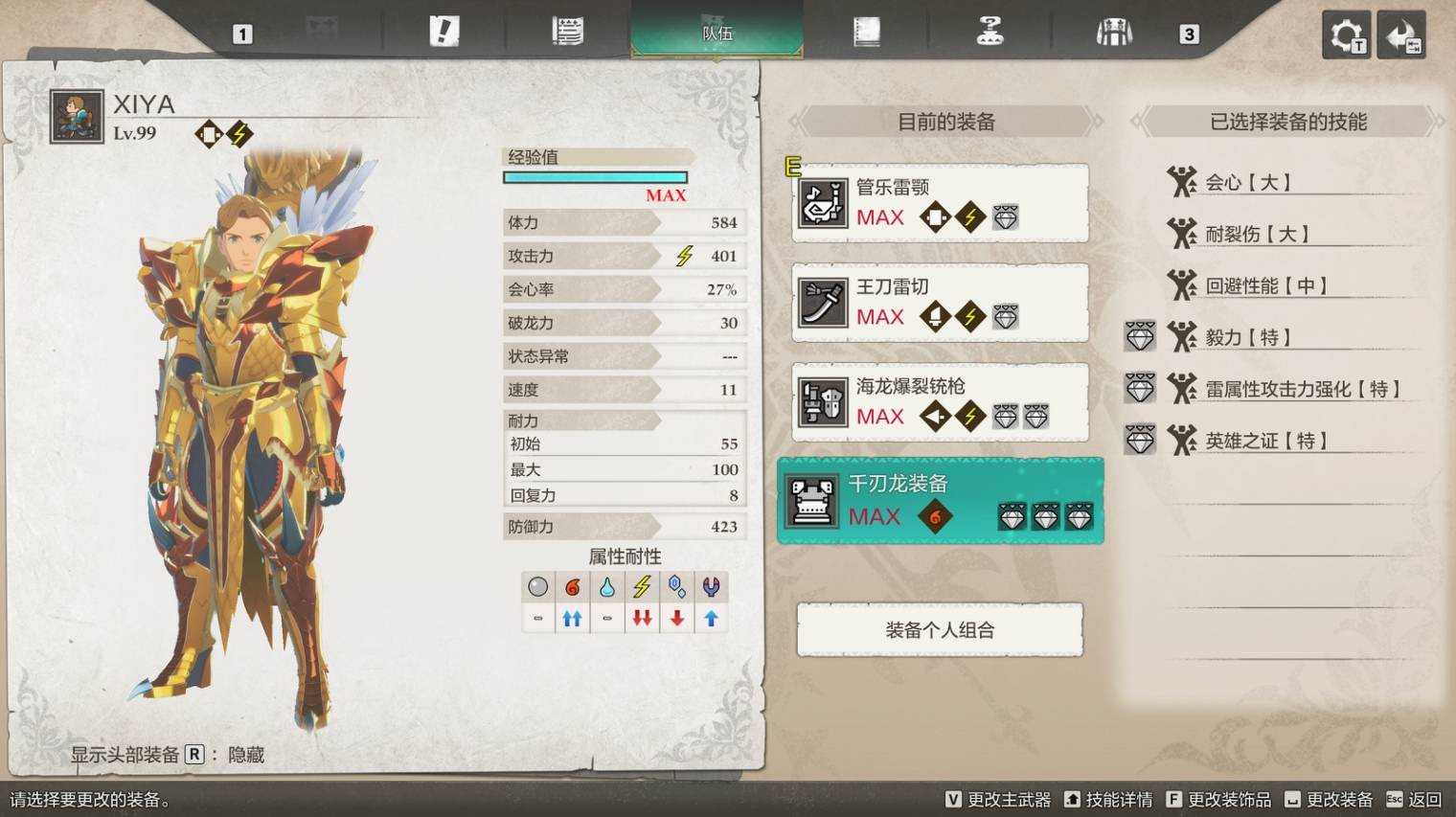Viewport: 1456px width, 817px height.
Task: Choose the 回避性能【中】 skill entry
Action: pos(1265,285)
